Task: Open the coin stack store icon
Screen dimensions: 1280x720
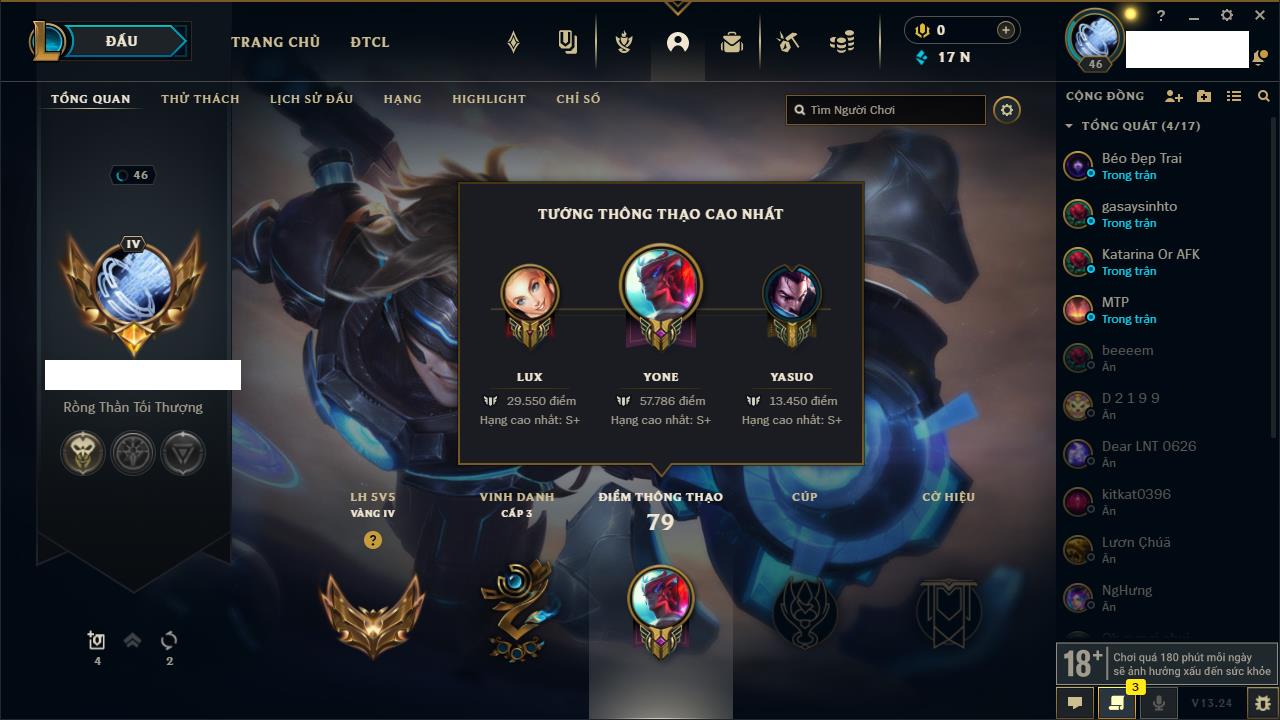Action: (842, 42)
